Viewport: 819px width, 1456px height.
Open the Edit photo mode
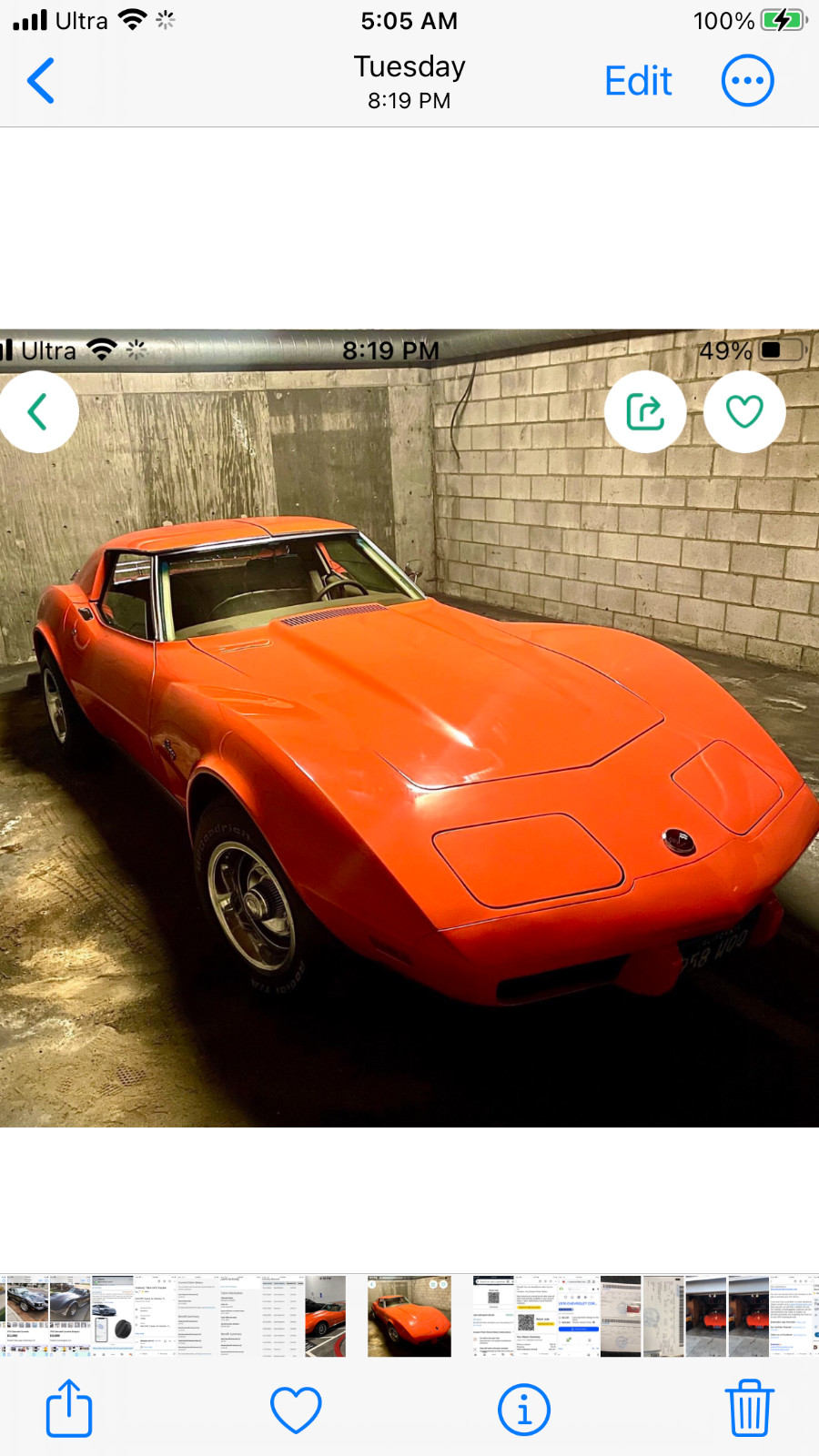coord(638,81)
